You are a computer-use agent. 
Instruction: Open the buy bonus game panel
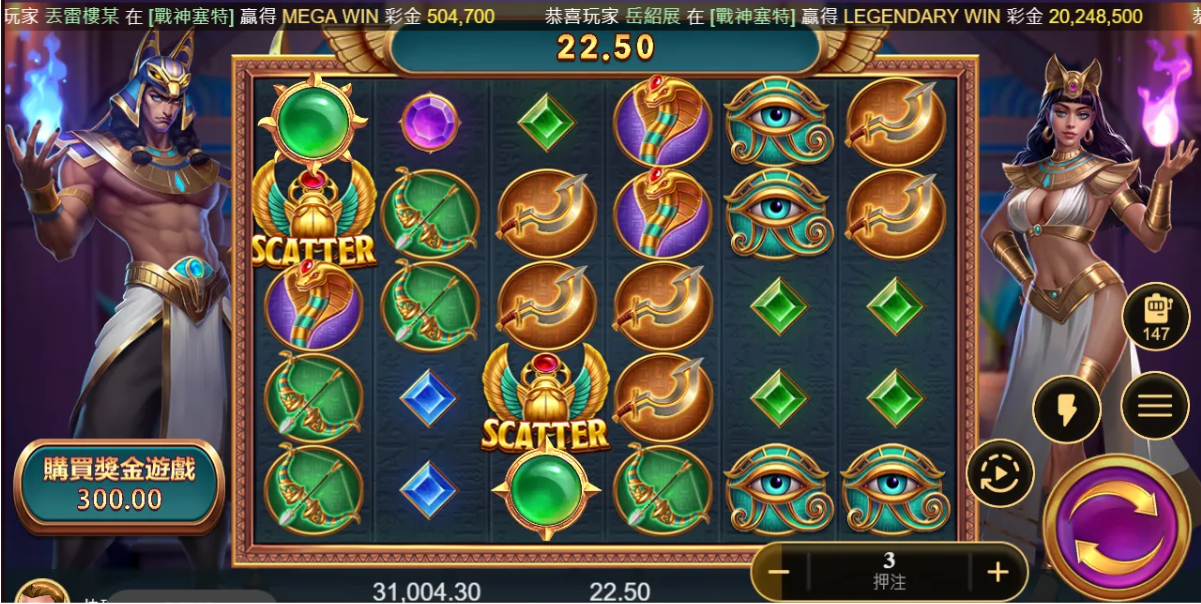(x=119, y=484)
